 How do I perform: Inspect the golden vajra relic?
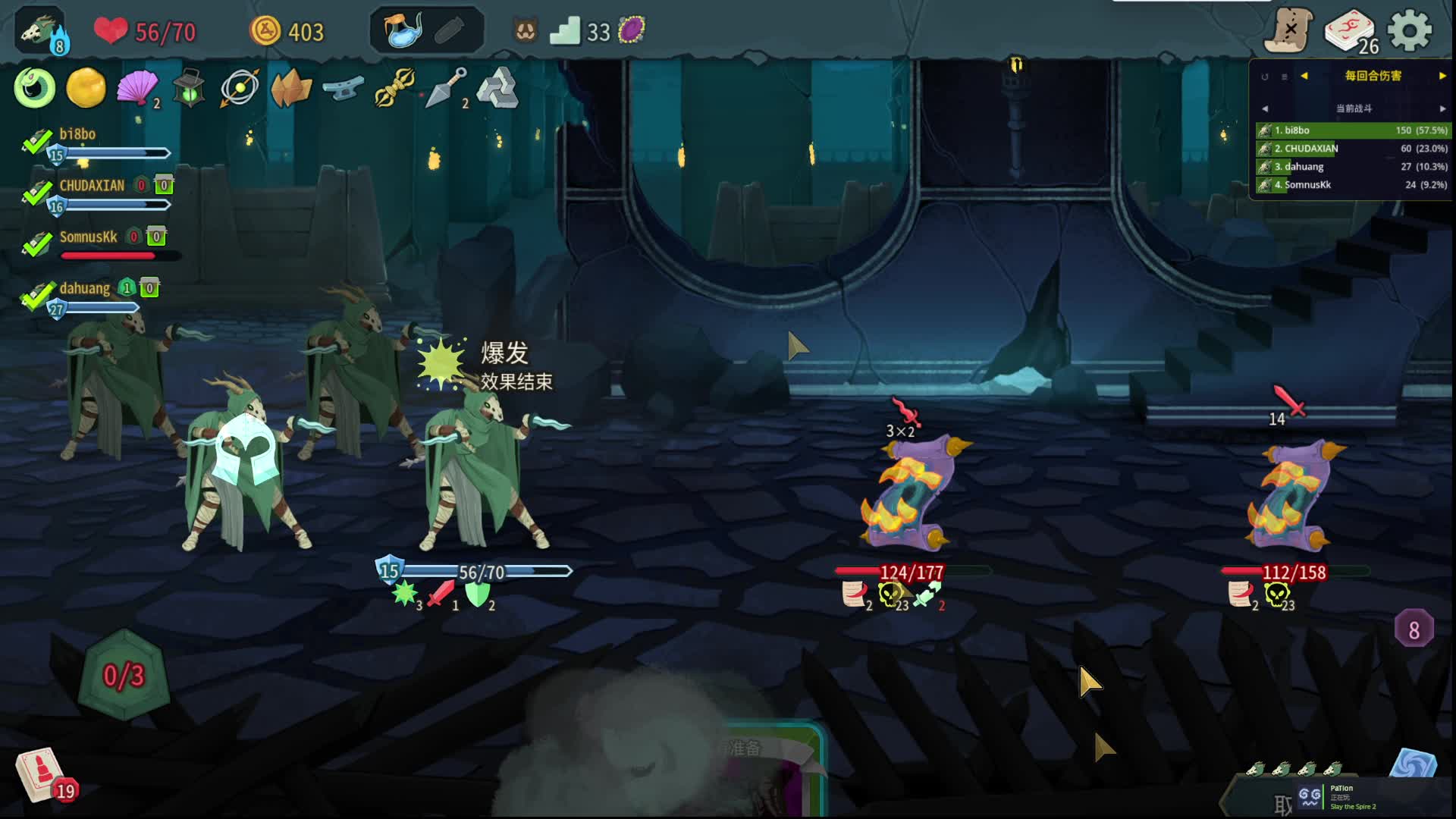394,88
